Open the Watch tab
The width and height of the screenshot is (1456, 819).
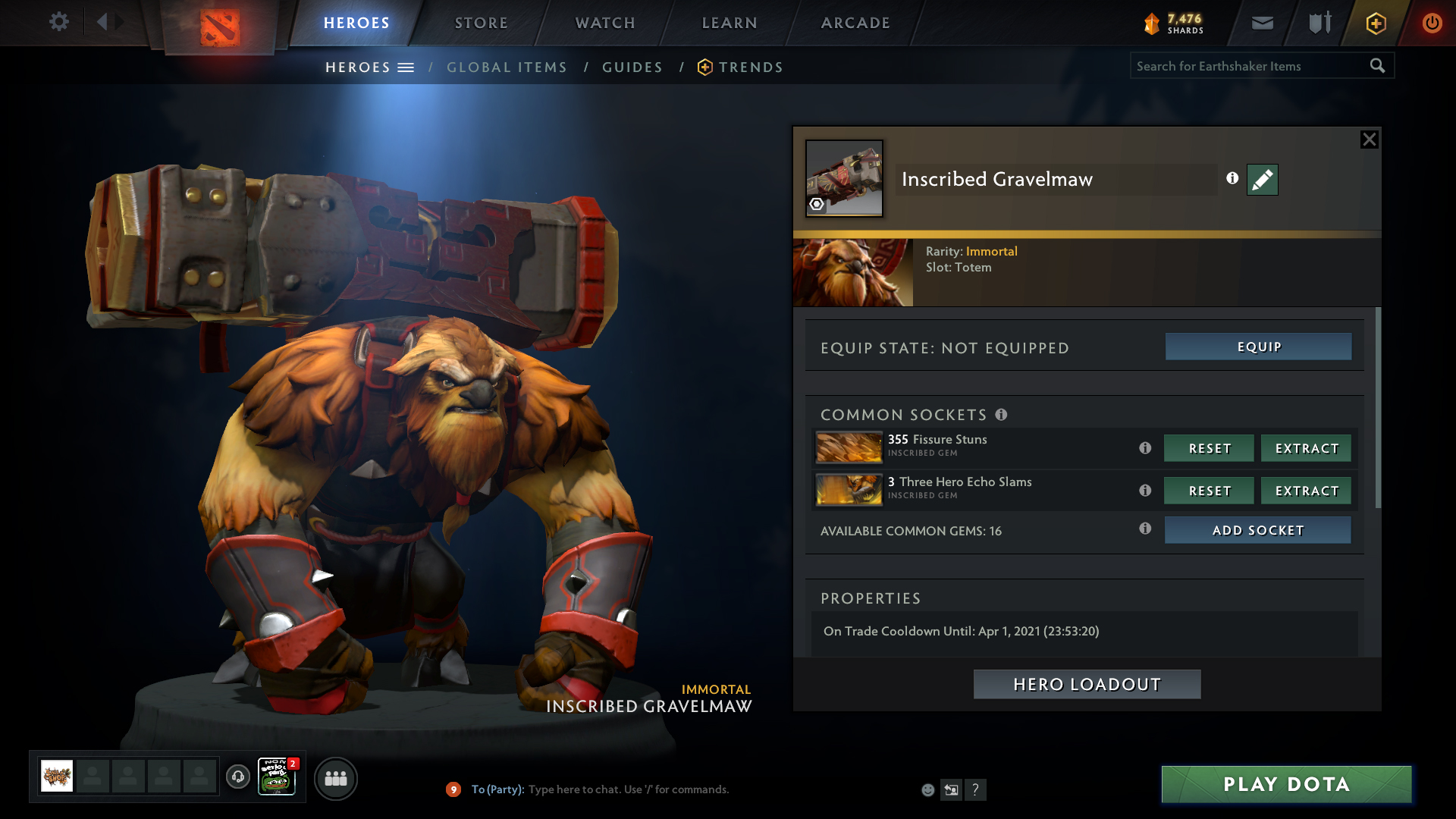tap(604, 23)
